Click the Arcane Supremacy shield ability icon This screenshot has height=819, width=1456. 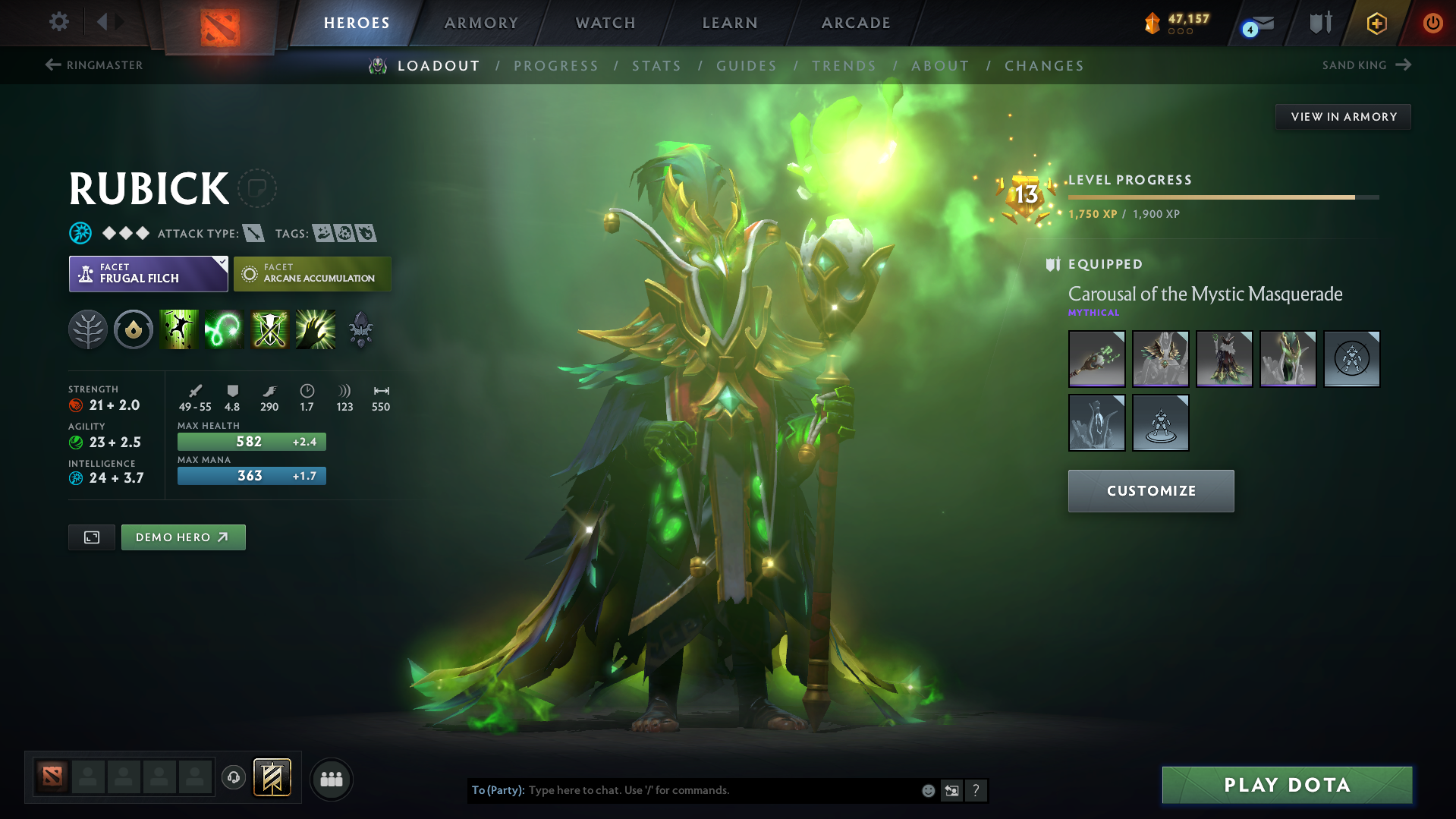pyautogui.click(x=269, y=329)
